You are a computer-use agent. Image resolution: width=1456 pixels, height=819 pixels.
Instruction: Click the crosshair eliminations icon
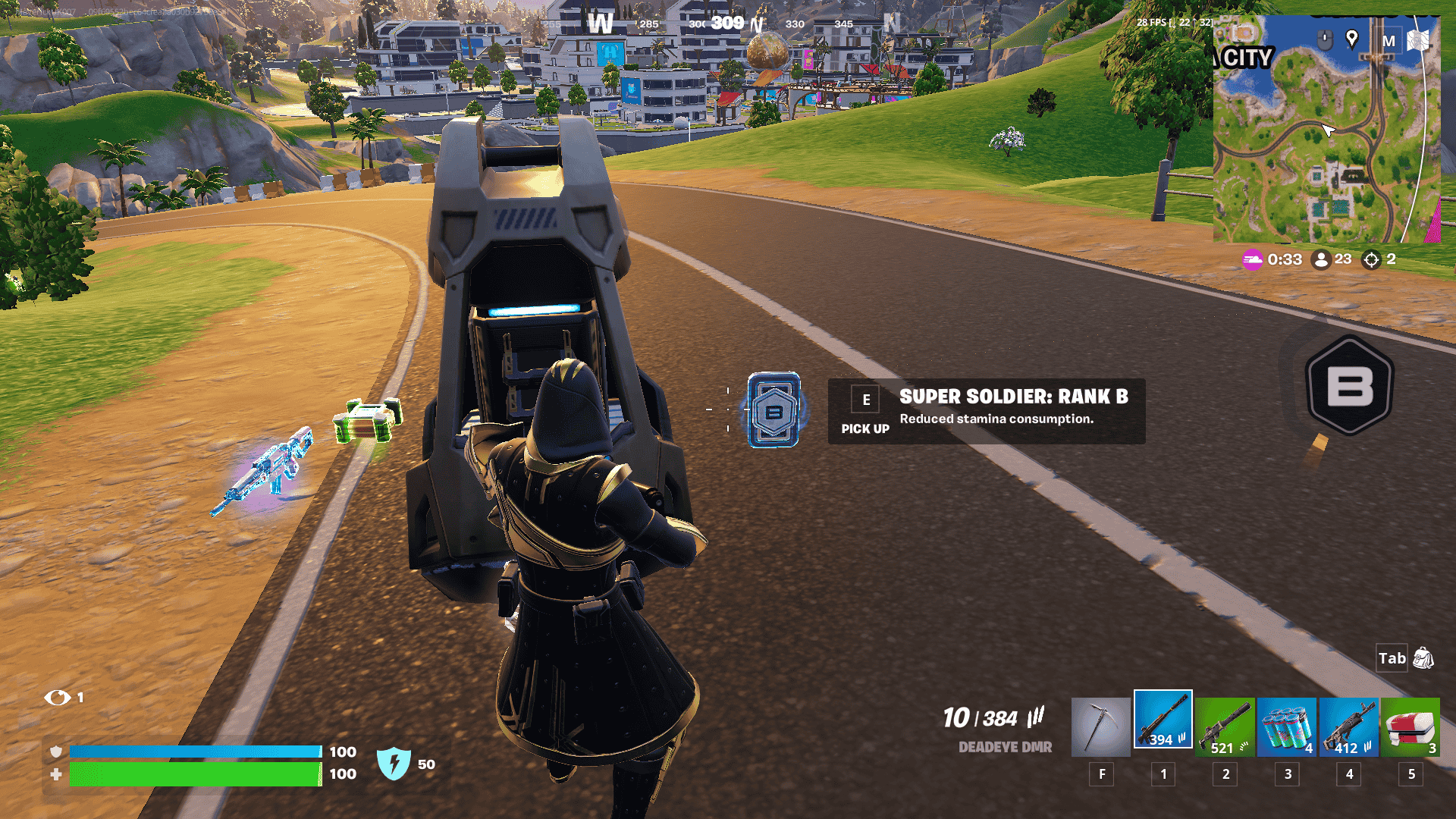click(x=1371, y=259)
